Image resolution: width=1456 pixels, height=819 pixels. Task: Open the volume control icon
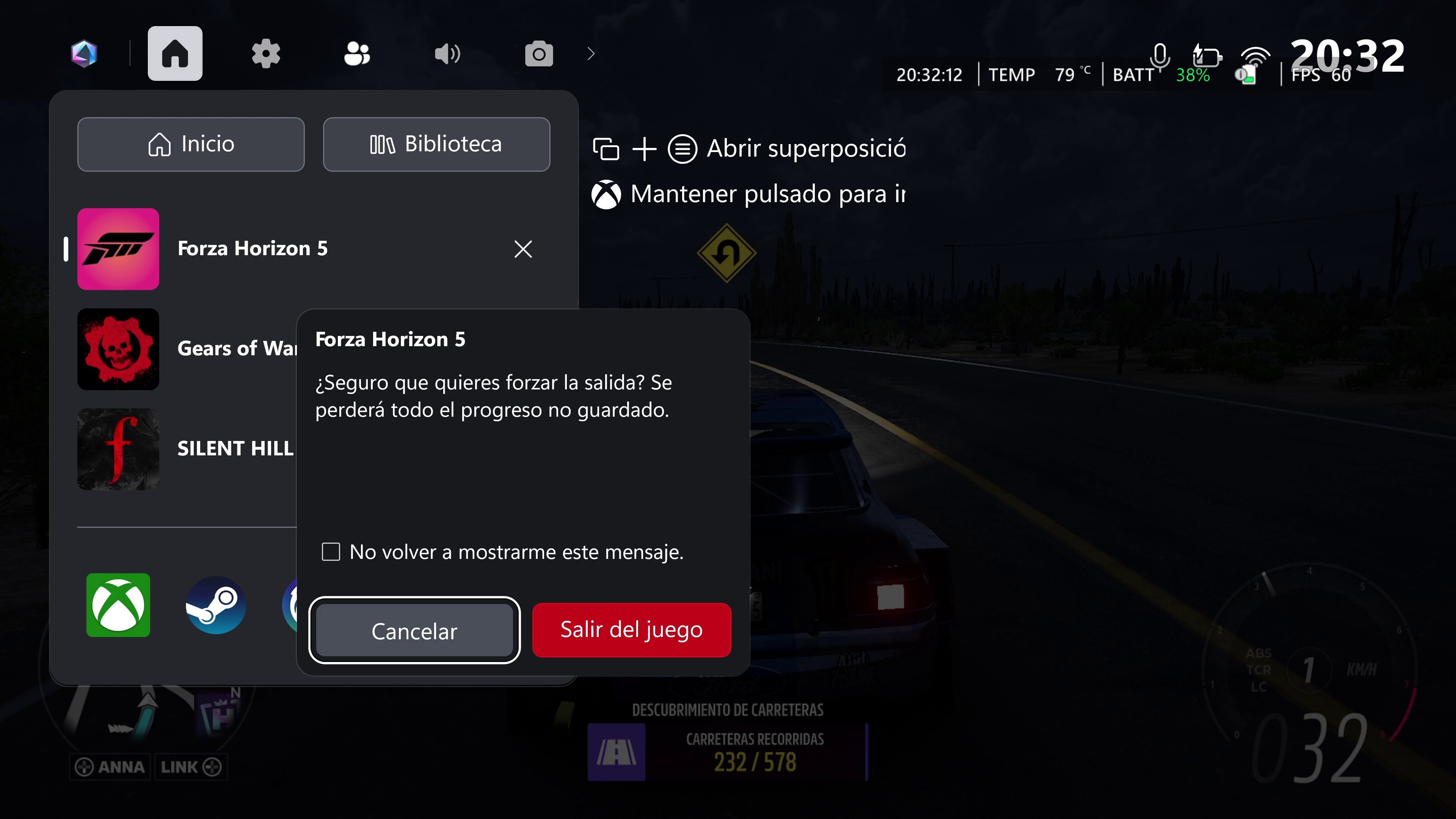click(447, 54)
